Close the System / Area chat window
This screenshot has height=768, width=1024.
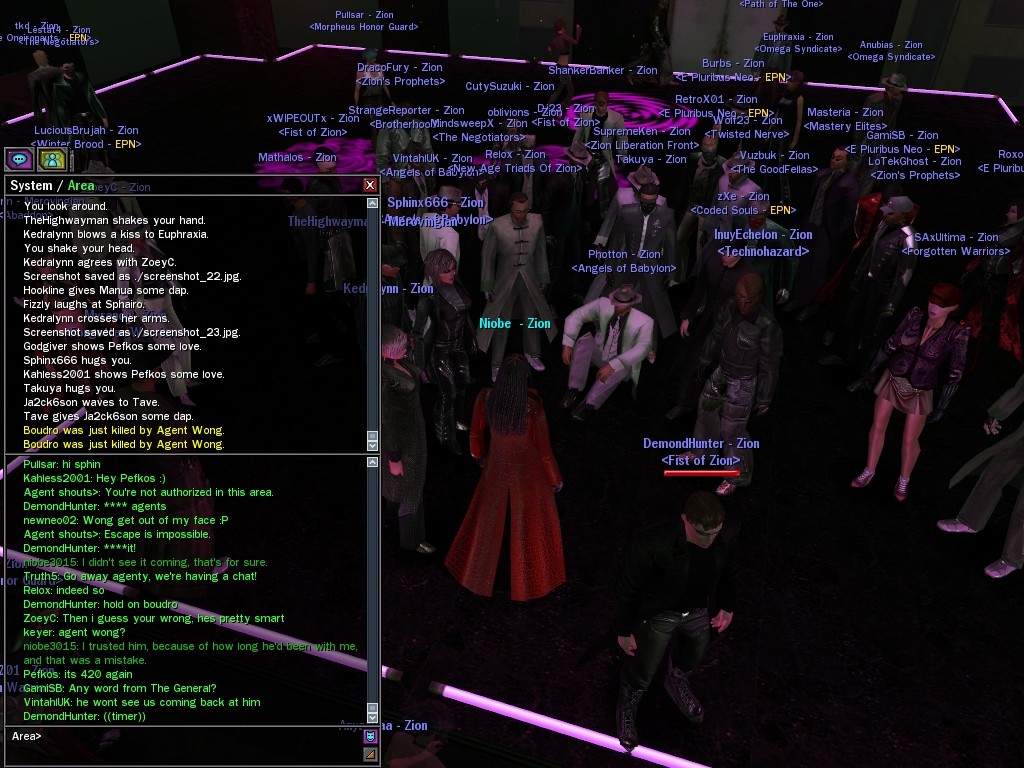pyautogui.click(x=370, y=185)
